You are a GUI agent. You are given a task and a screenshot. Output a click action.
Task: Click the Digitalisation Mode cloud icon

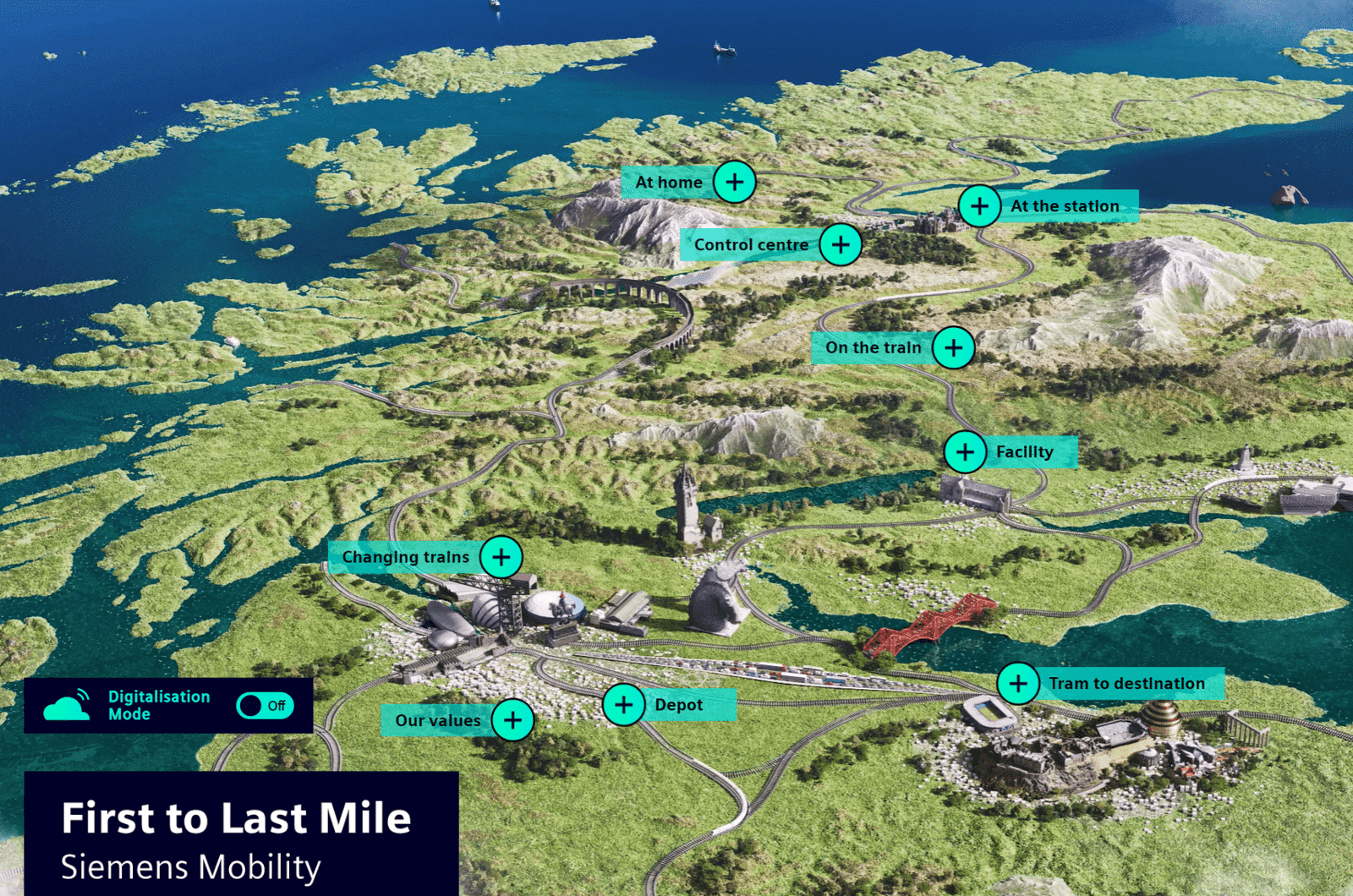point(69,704)
